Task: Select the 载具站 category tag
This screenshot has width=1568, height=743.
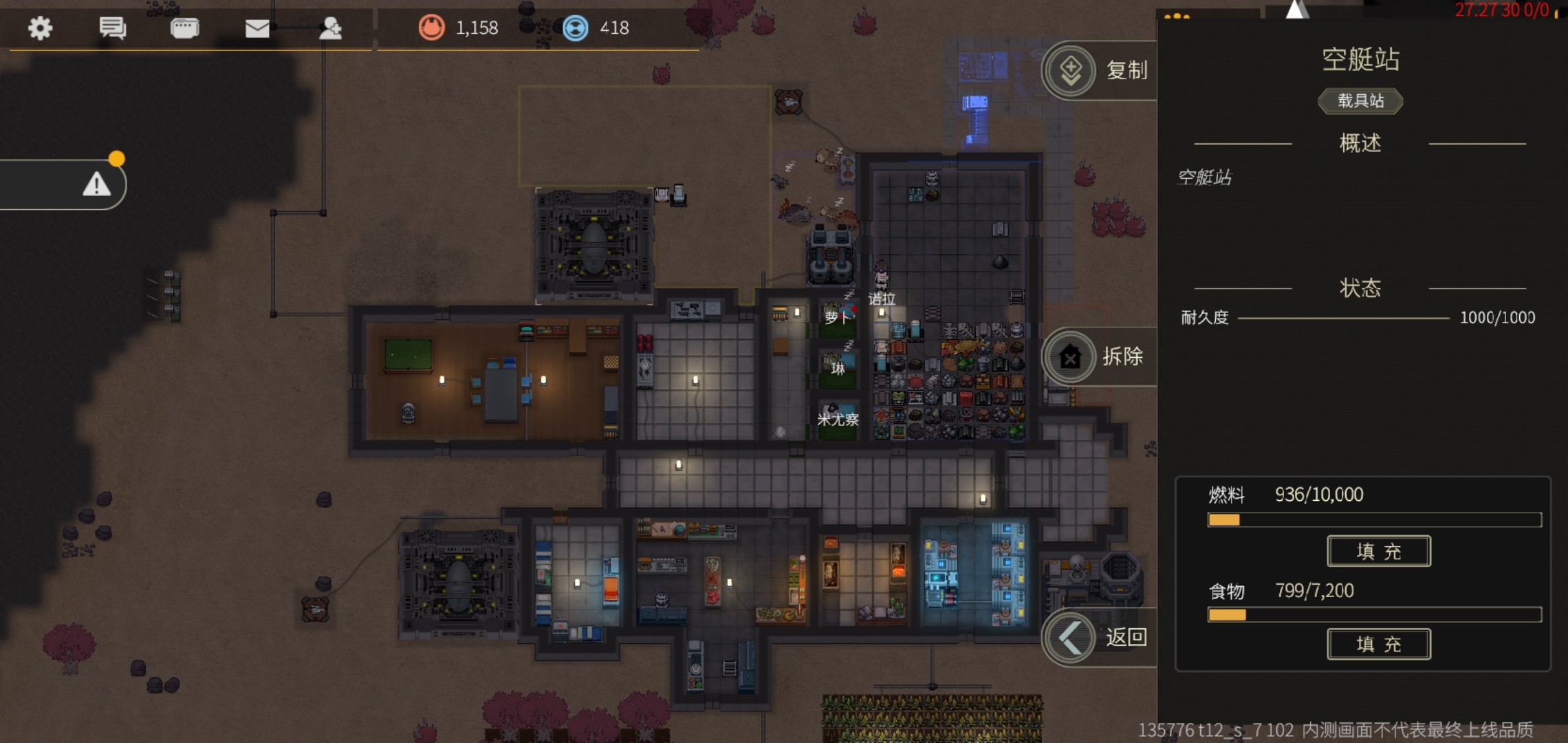Action: (1360, 101)
